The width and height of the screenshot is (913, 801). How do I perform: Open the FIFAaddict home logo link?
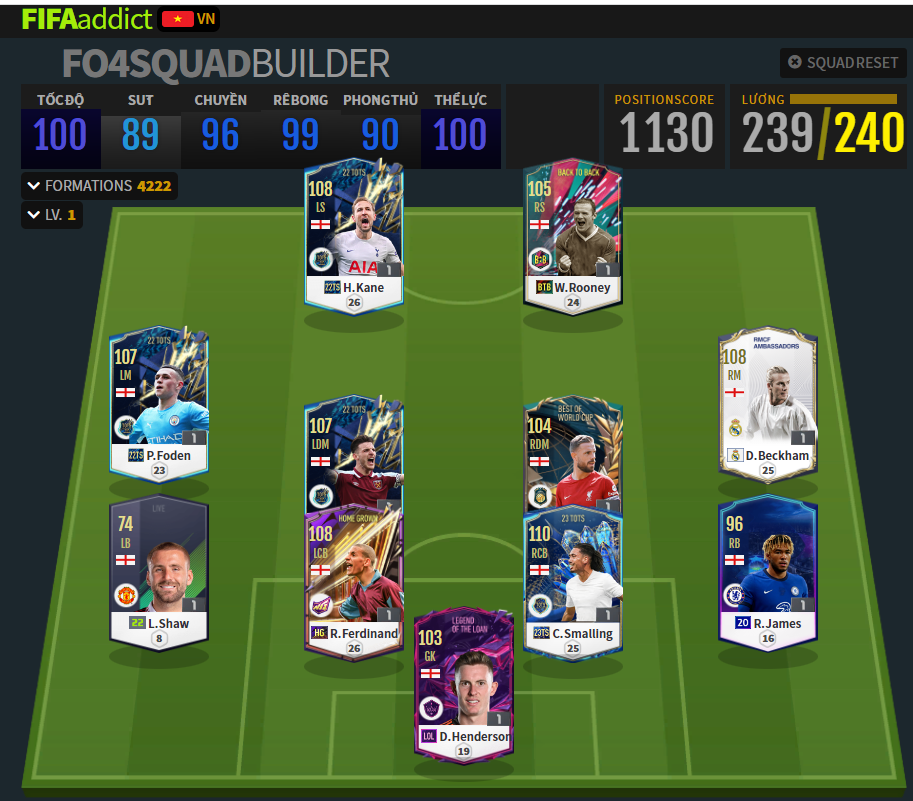[87, 19]
